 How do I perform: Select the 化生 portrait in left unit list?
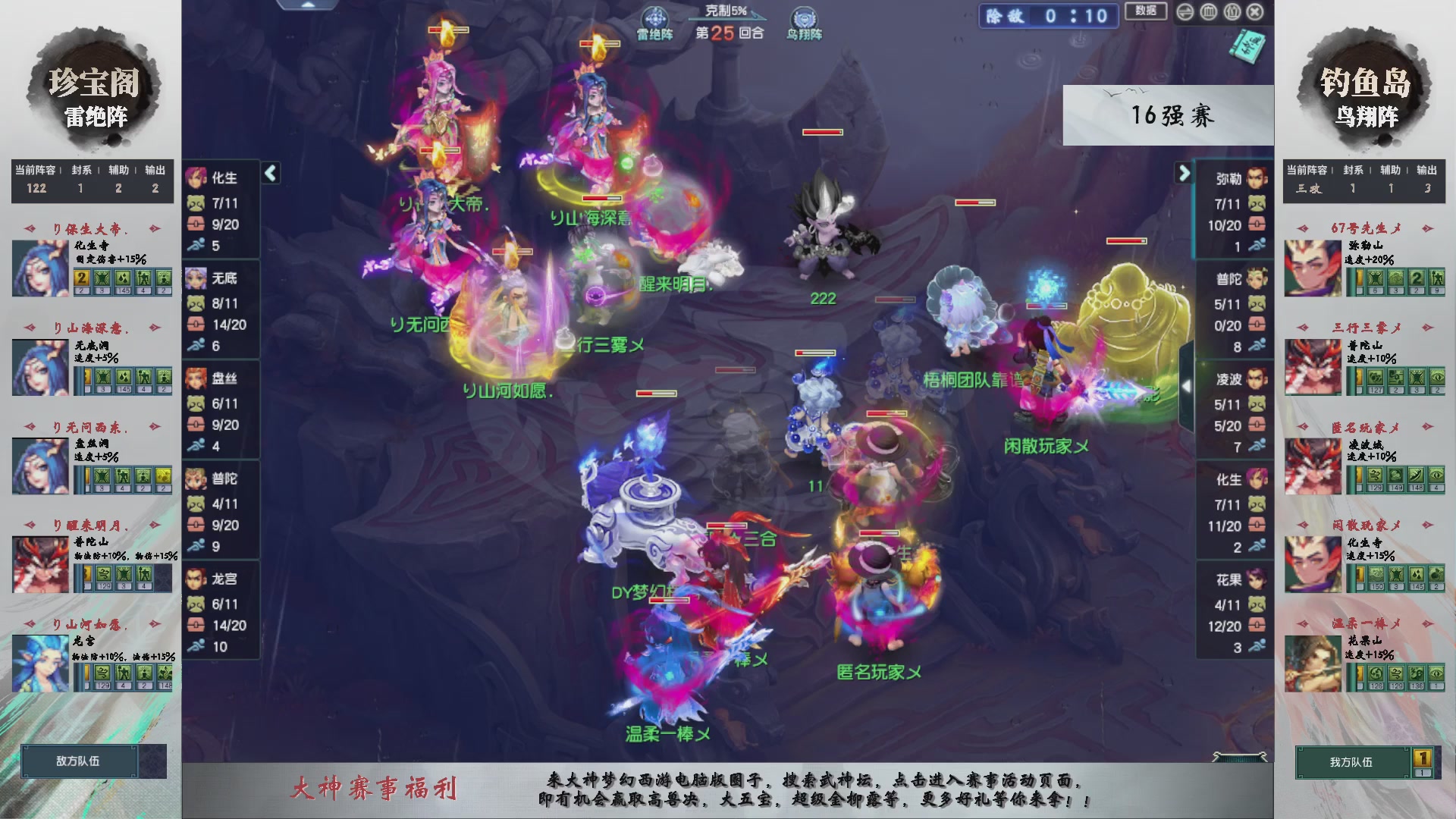pos(196,177)
